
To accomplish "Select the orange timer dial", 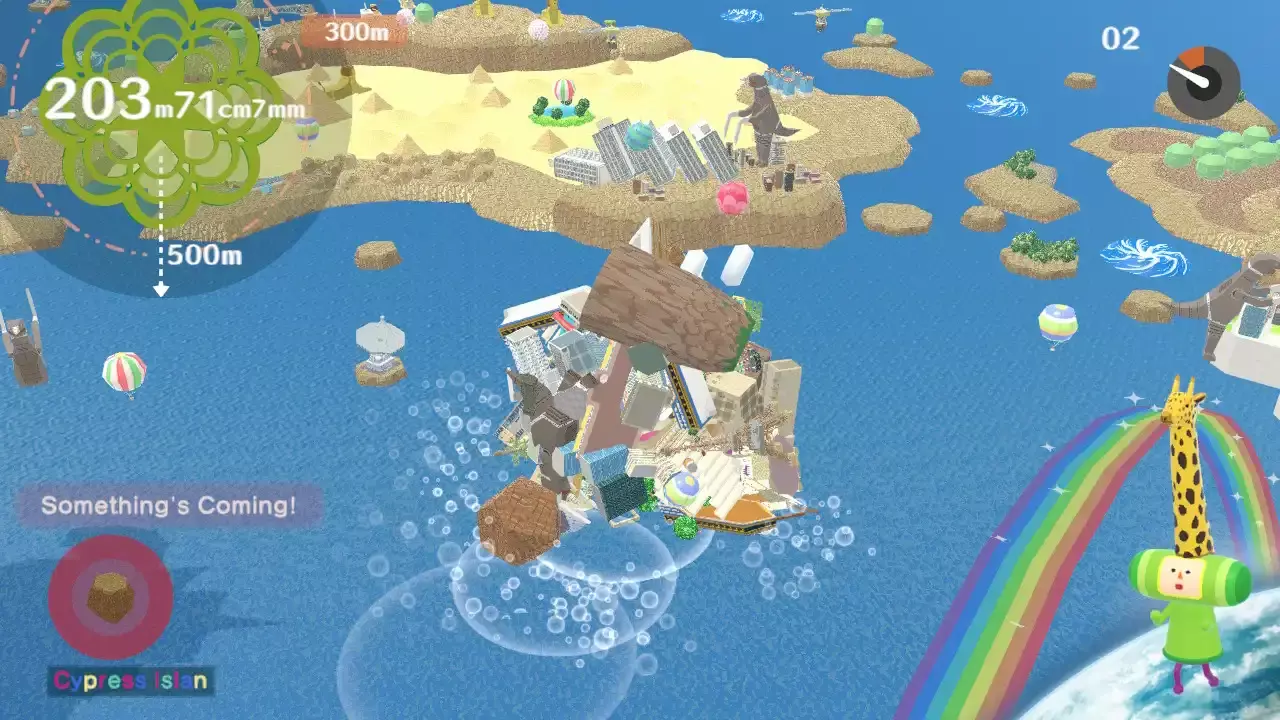I will pyautogui.click(x=1203, y=83).
